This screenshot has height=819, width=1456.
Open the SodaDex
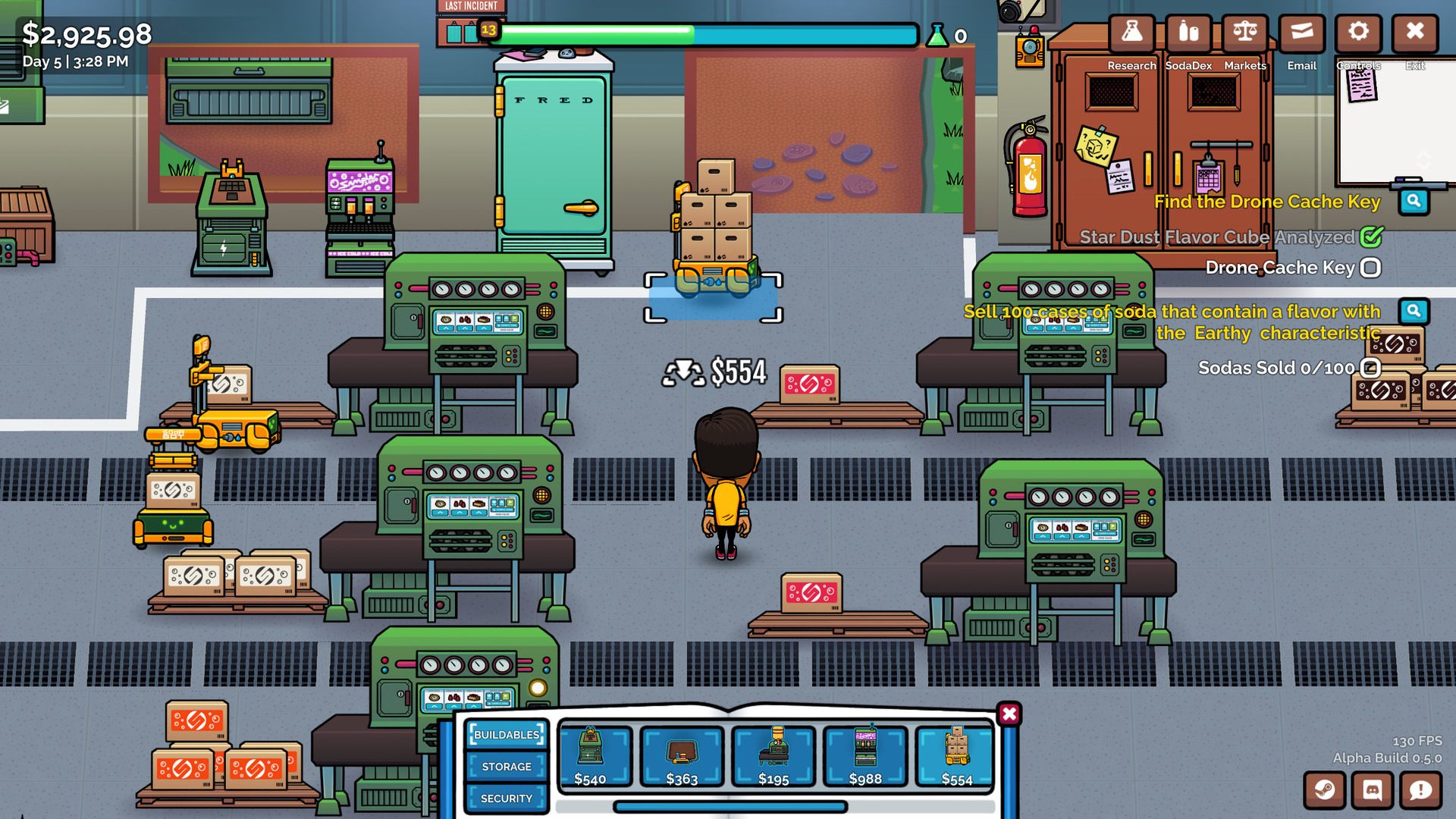point(1188,33)
